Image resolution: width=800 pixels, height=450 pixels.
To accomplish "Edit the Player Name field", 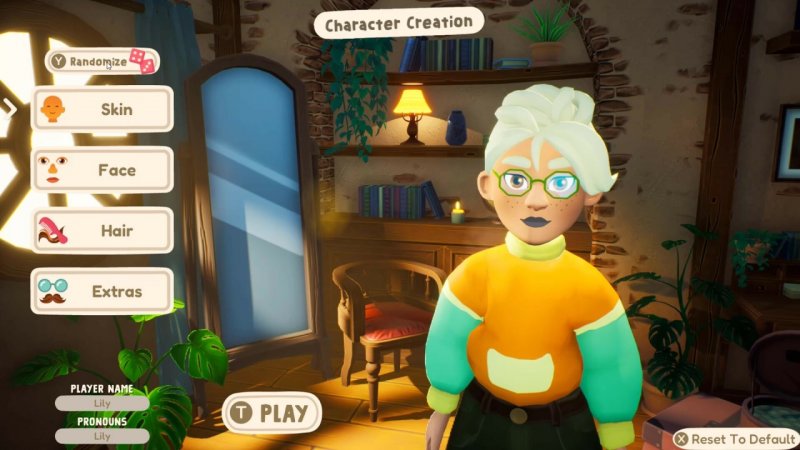I will click(102, 404).
